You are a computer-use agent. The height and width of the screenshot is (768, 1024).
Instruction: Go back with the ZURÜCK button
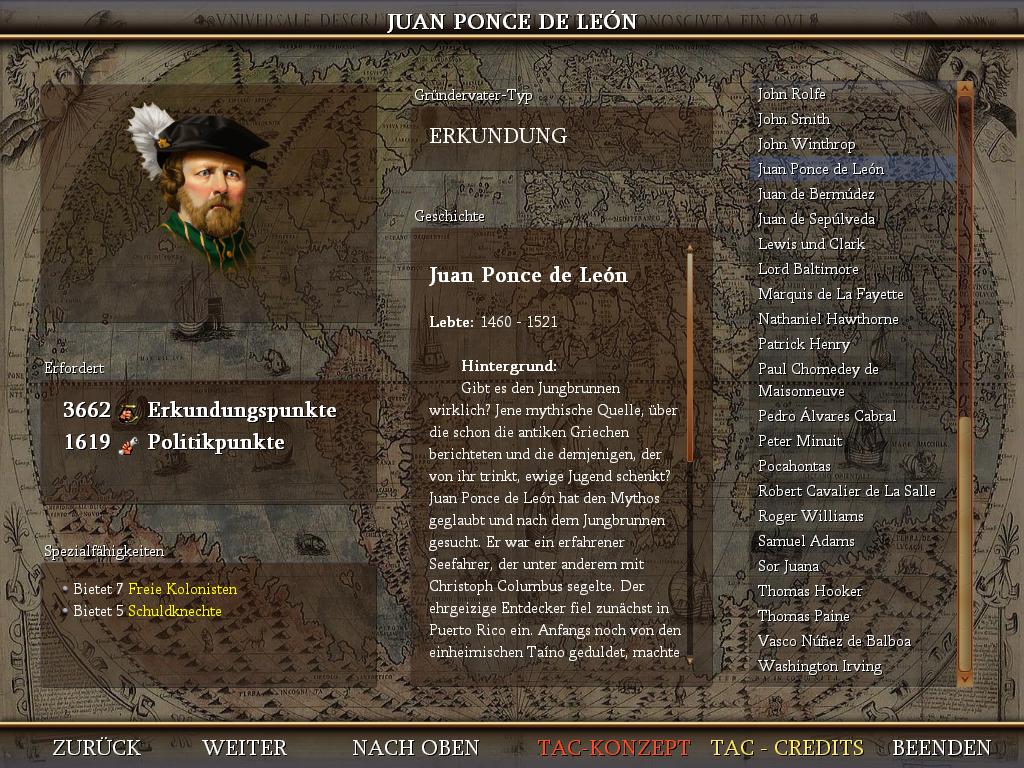[x=97, y=748]
